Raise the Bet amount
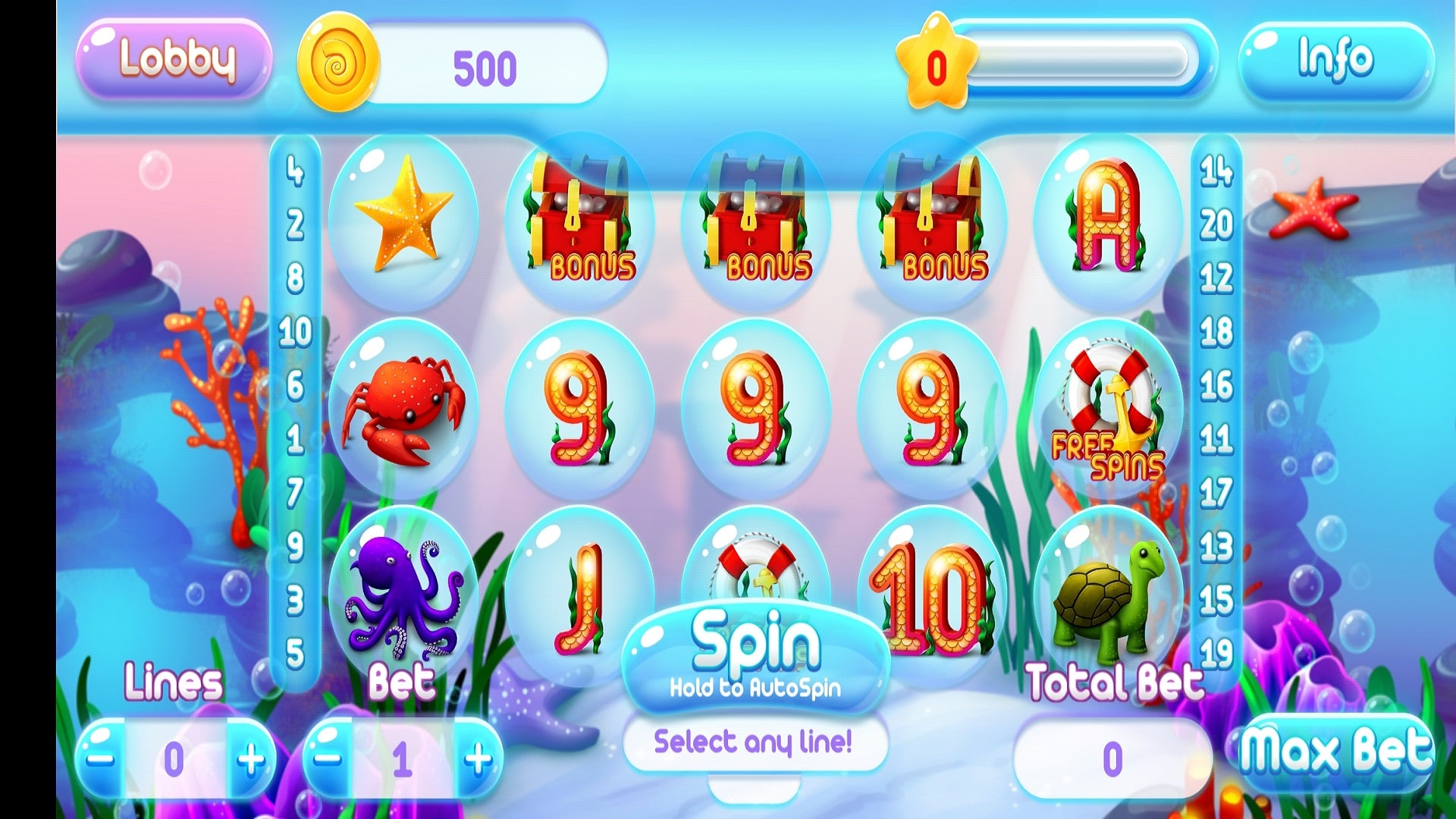The image size is (1456, 819). click(478, 758)
